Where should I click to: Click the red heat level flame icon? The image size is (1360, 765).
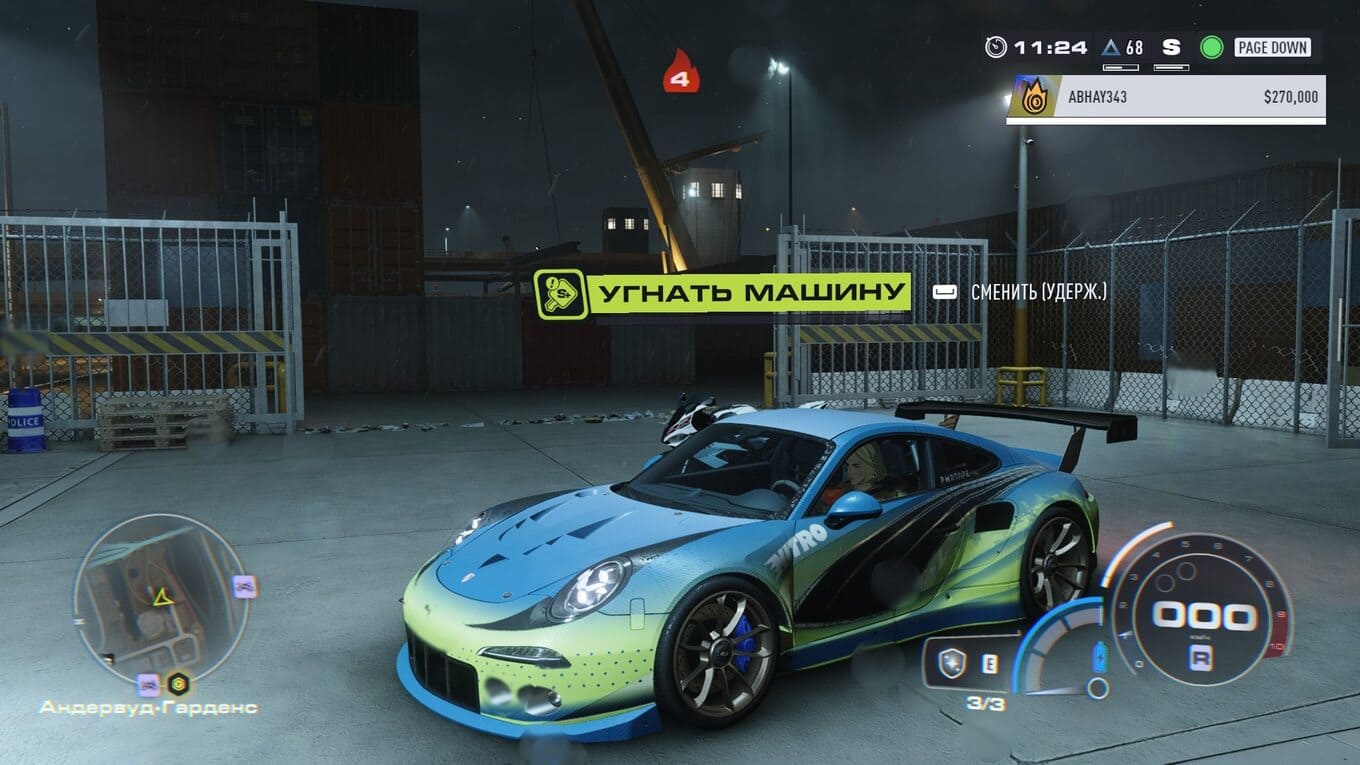(x=681, y=72)
